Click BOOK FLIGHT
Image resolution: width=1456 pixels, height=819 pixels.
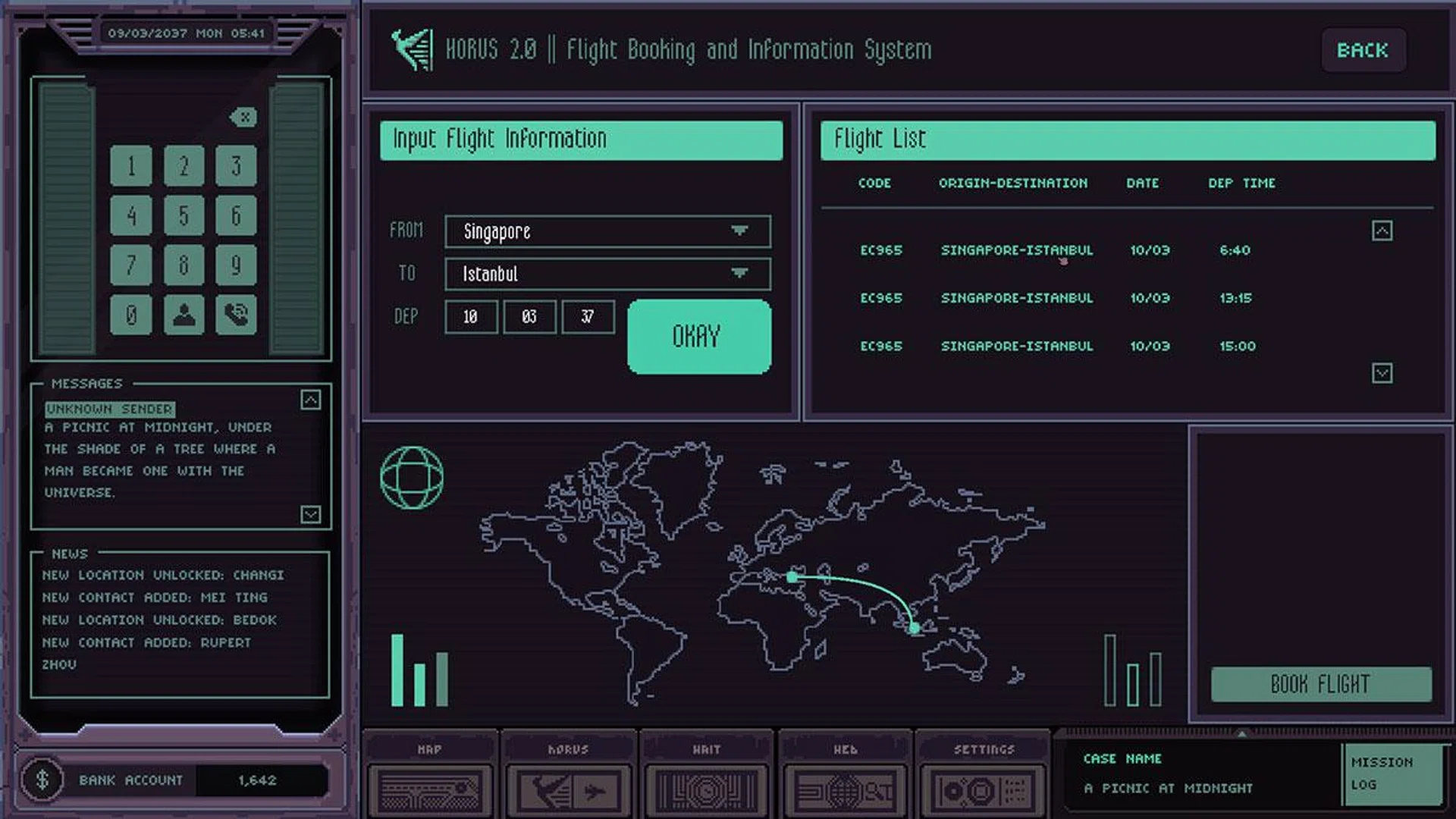(x=1320, y=684)
